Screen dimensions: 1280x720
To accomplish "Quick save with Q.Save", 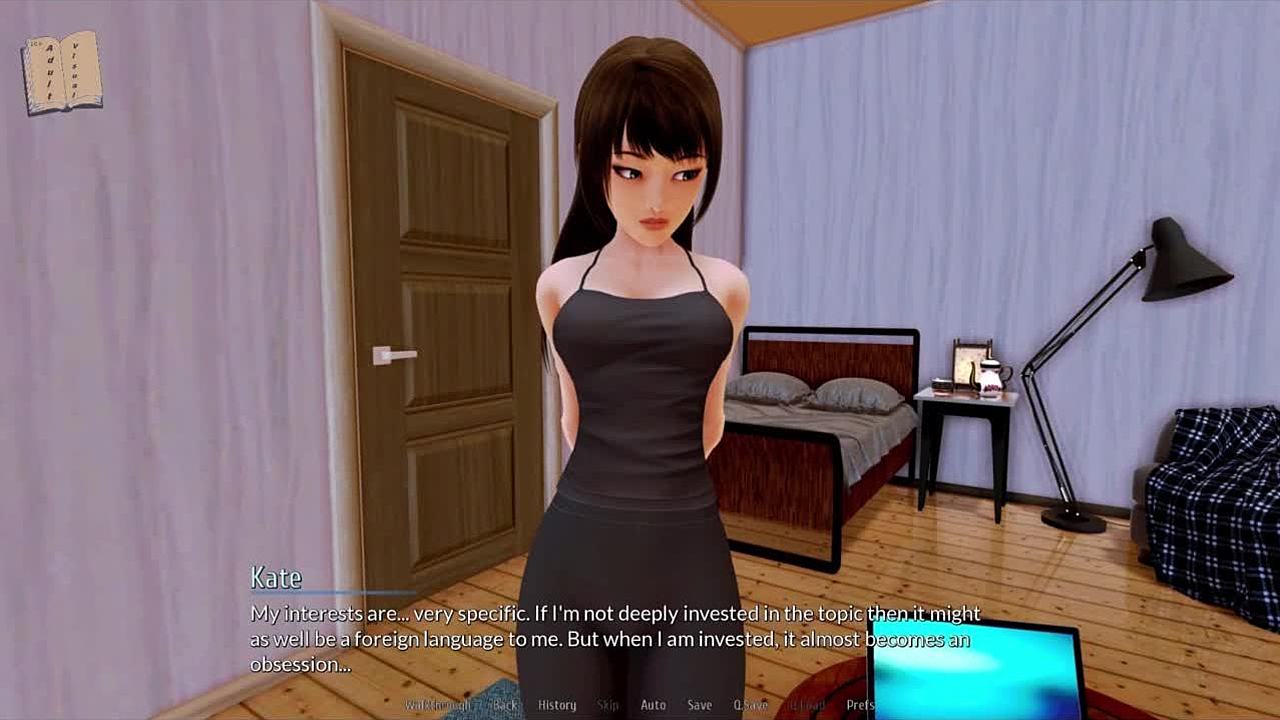I will click(750, 705).
